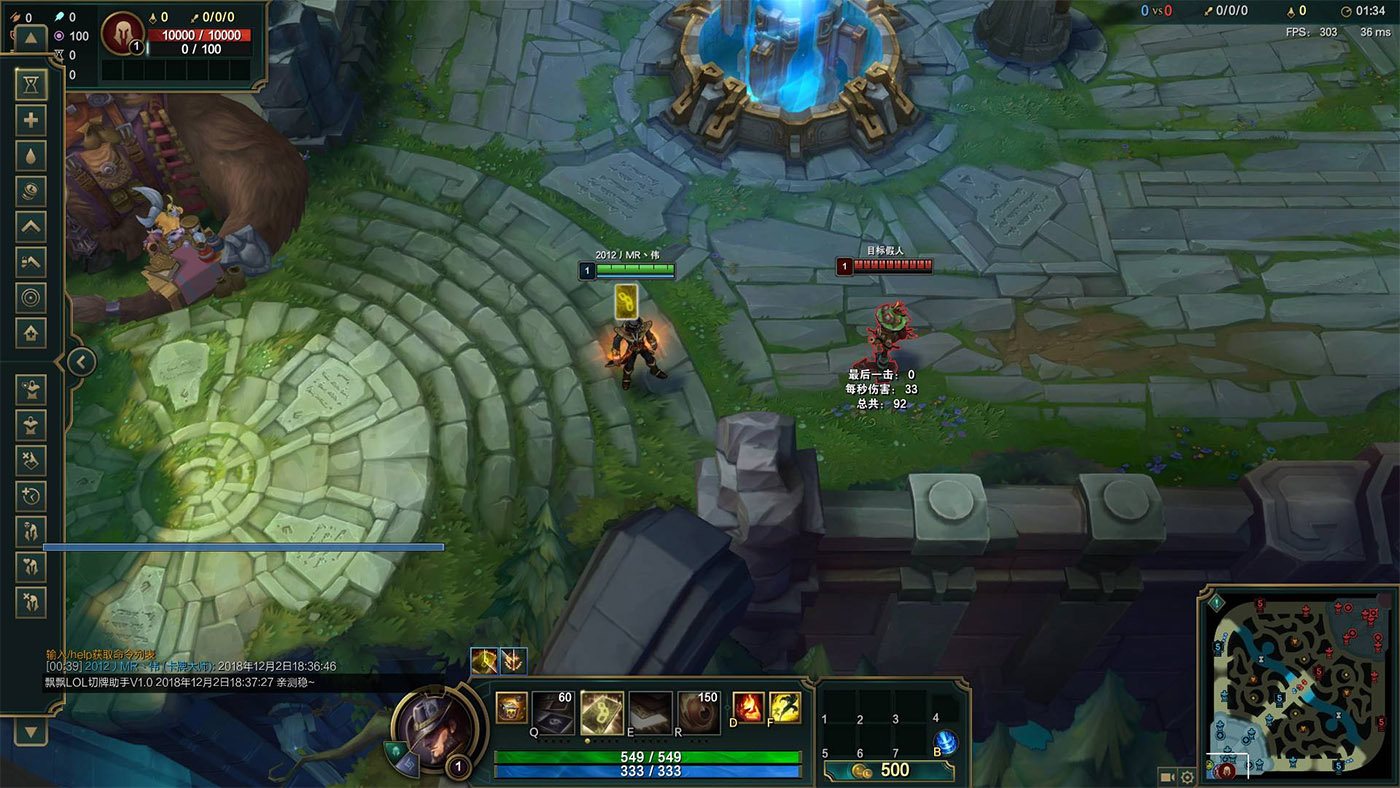
Task: Click Twisted Fate's passive ability icon
Action: tap(511, 708)
